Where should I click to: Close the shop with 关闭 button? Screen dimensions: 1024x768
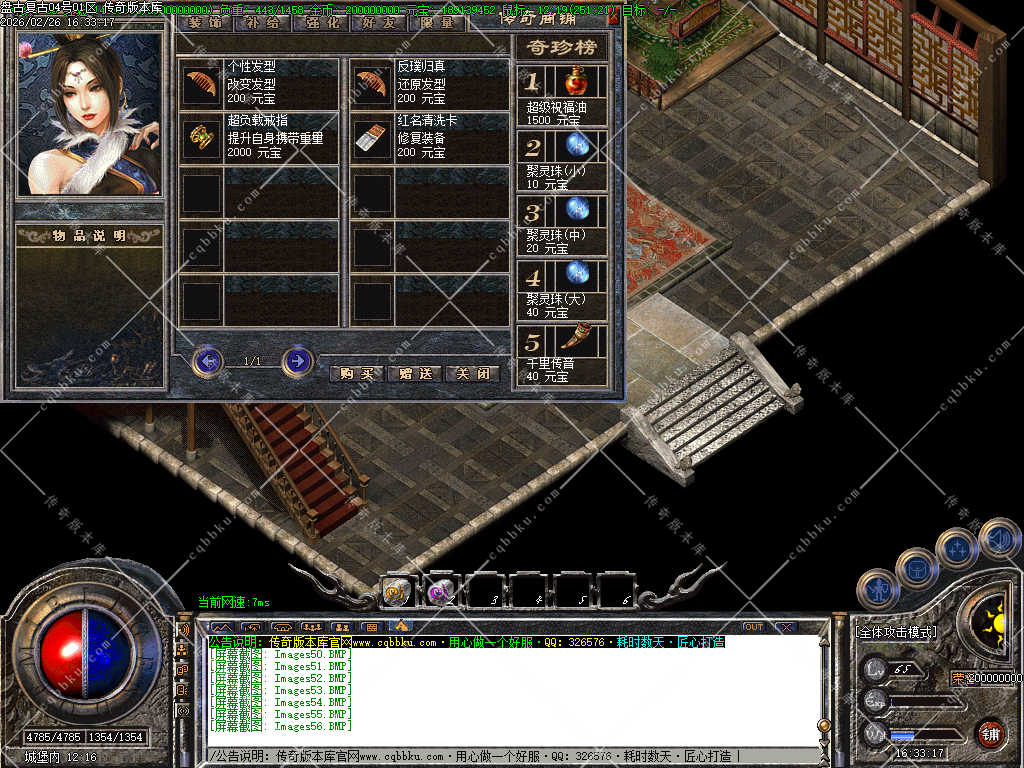click(x=472, y=373)
